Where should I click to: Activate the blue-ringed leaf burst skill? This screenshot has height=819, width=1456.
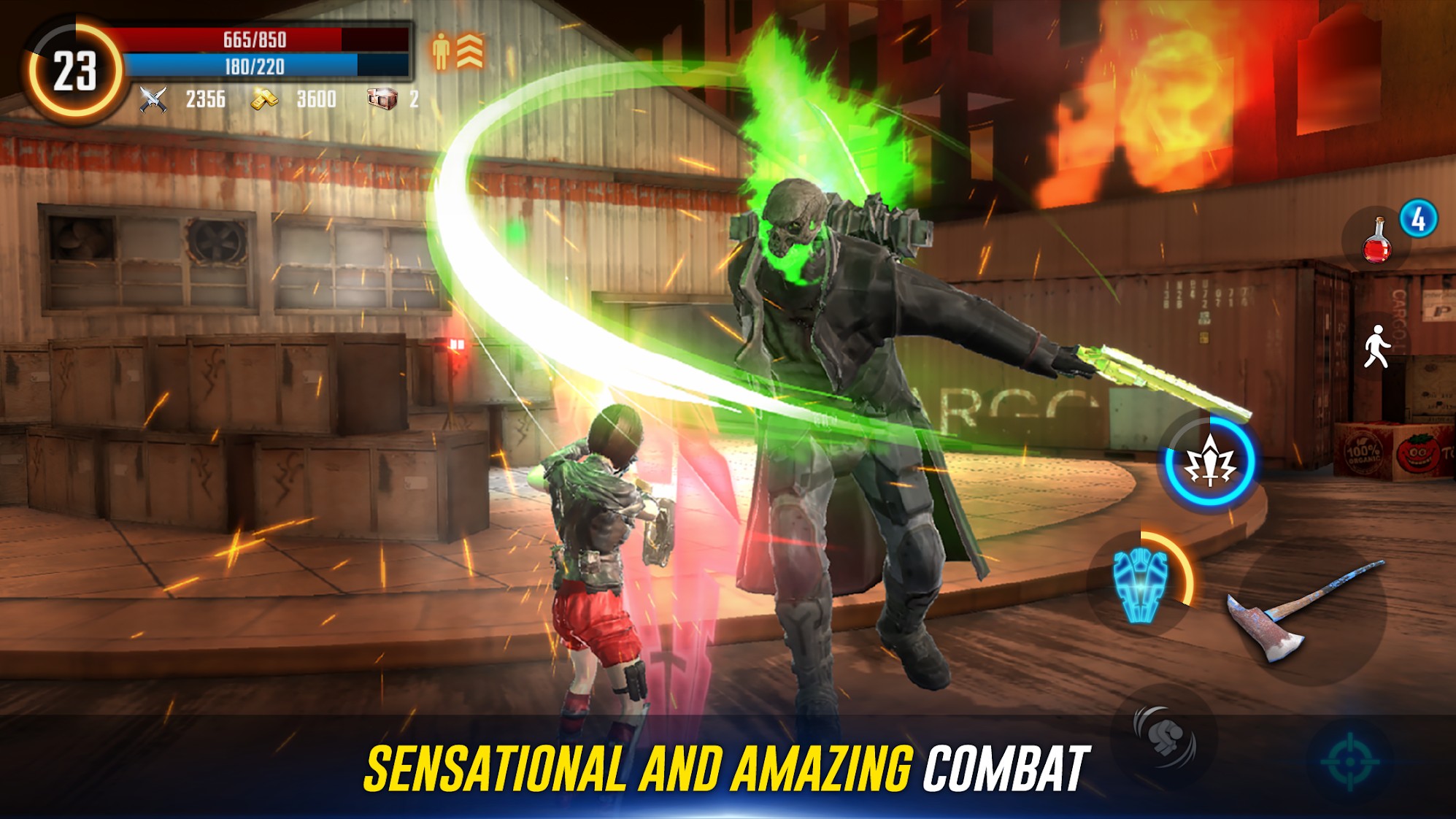point(1209,462)
